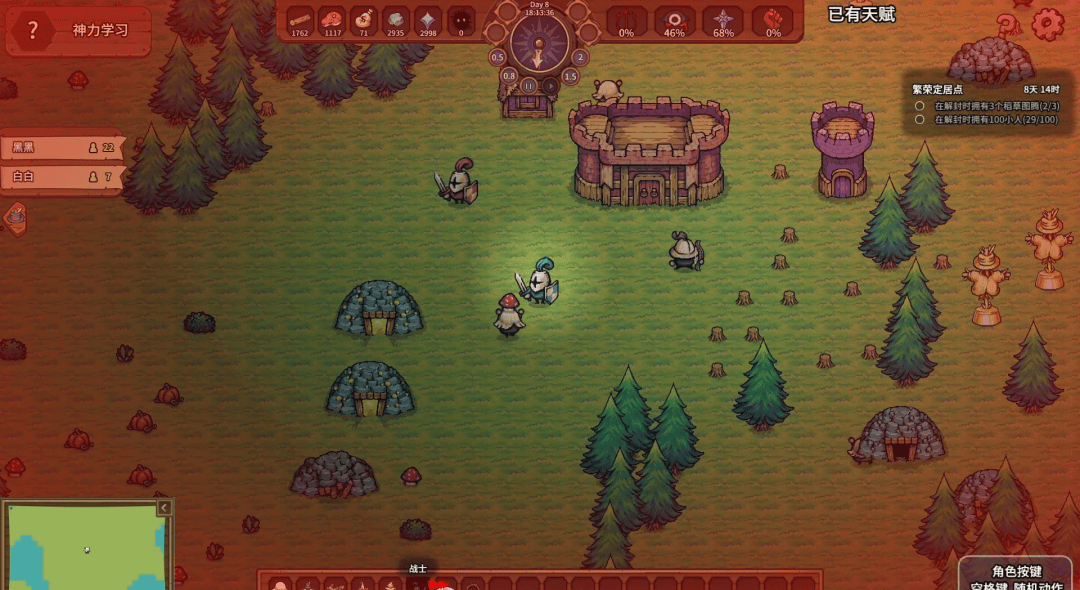Select the purple star stat icon
This screenshot has height=590, width=1080.
coord(723,19)
